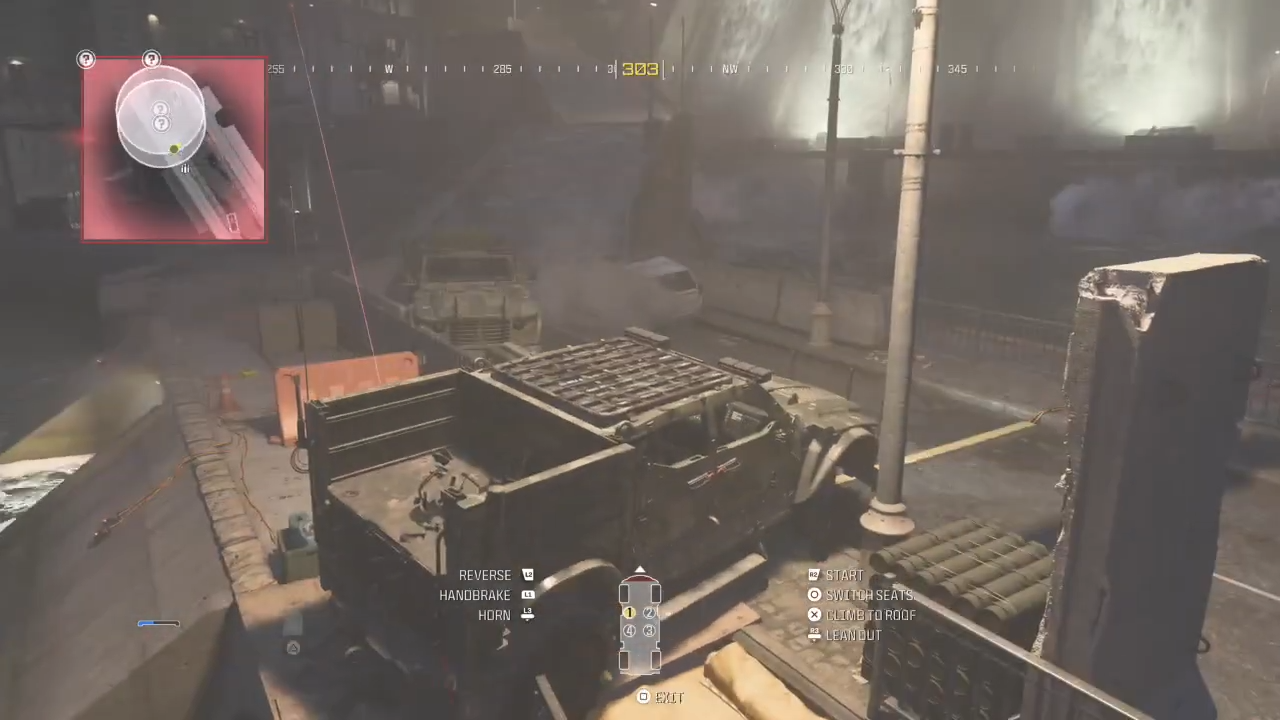
Task: Toggle the HANDBRAKE control
Action: [475, 595]
